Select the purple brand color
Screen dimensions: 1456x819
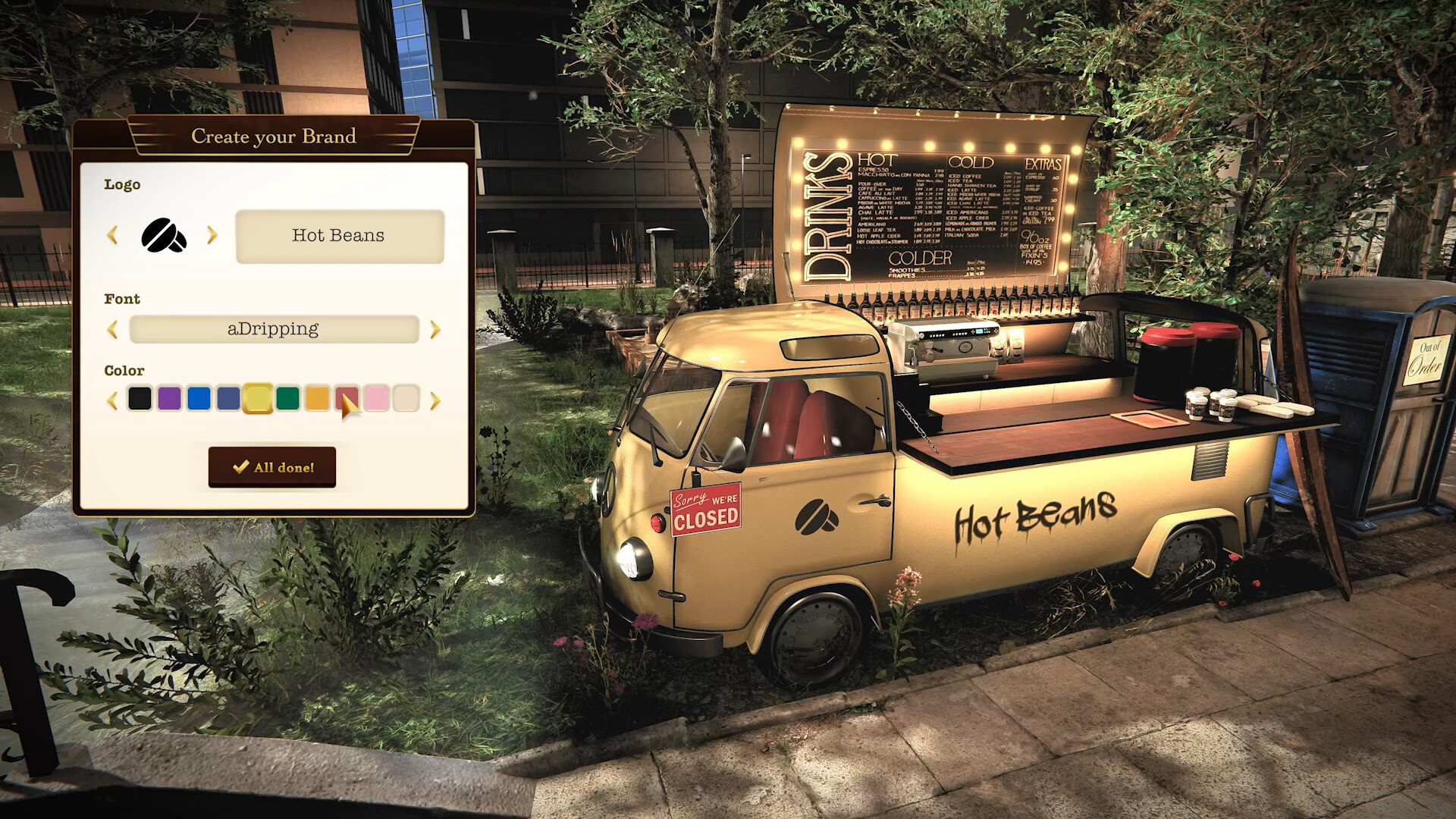169,397
